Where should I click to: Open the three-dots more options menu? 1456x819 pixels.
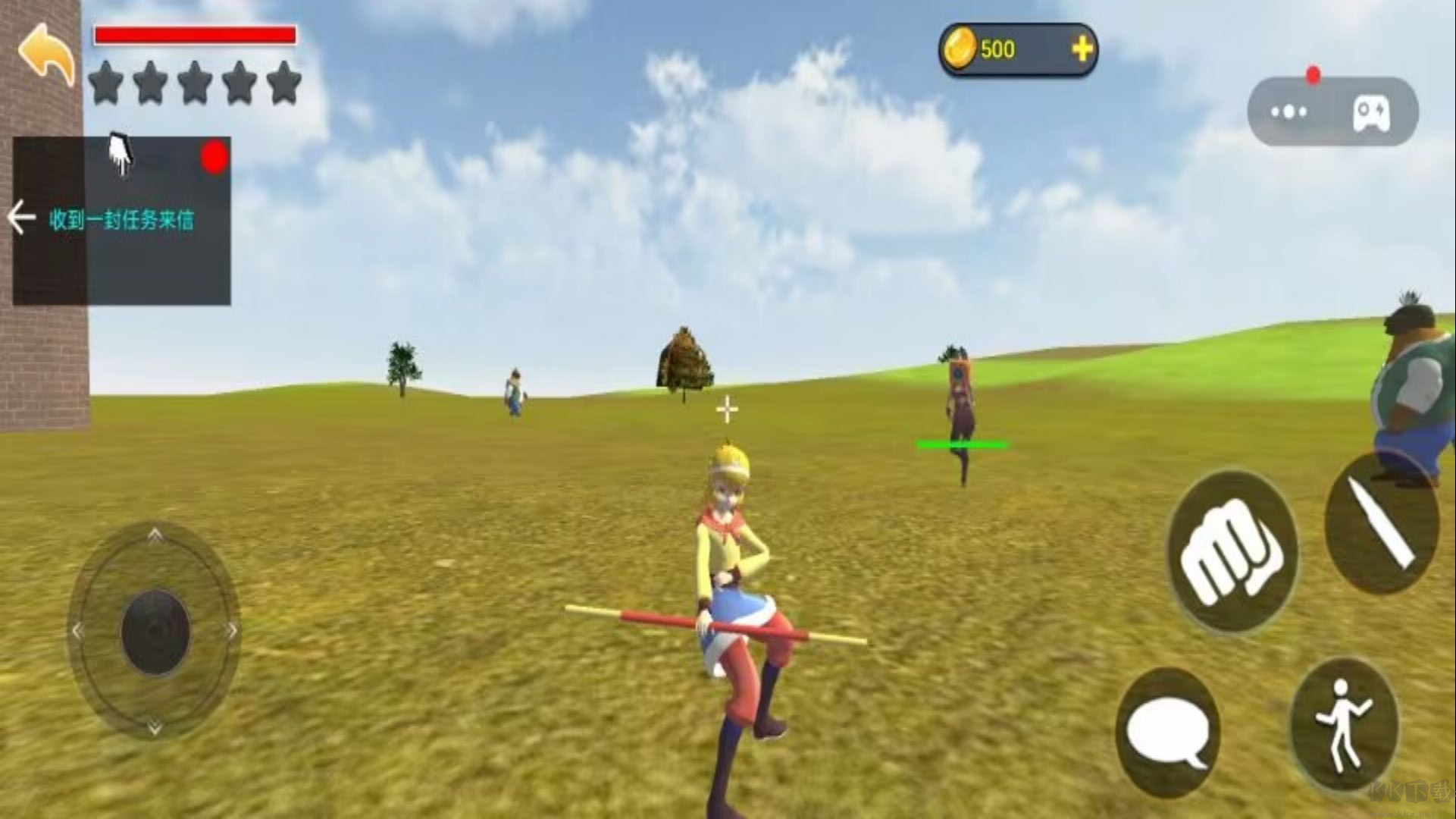[x=1288, y=112]
